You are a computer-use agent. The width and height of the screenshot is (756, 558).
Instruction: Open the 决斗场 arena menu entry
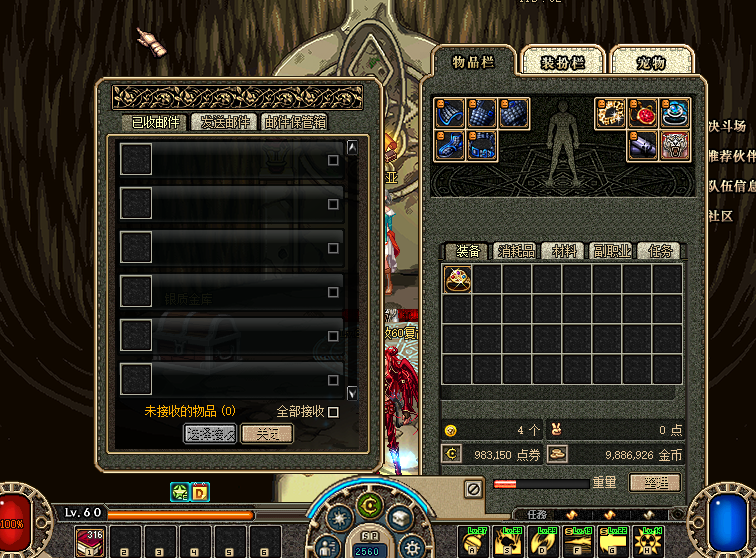pos(727,126)
